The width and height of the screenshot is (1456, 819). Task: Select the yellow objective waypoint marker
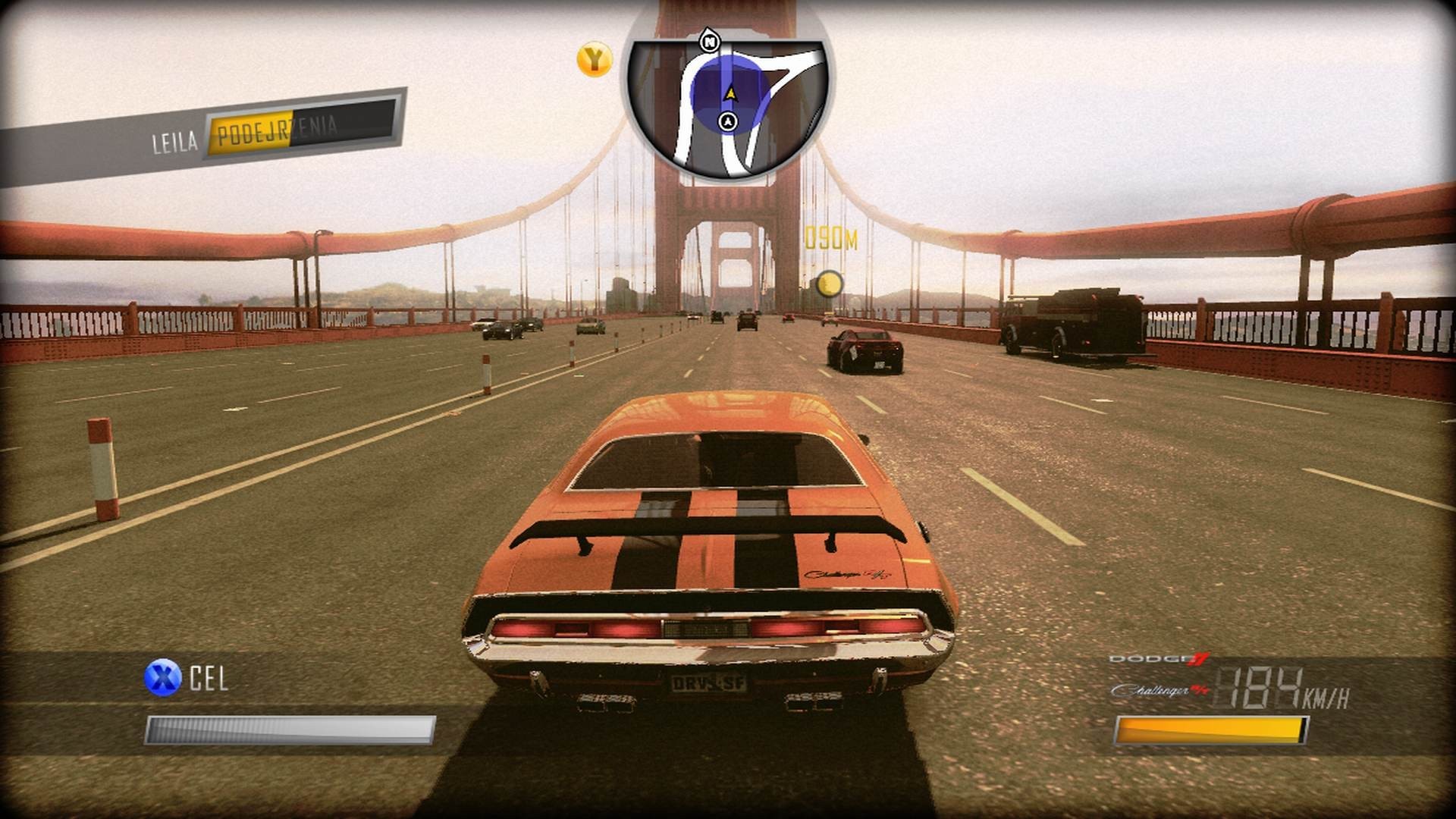coord(830,284)
